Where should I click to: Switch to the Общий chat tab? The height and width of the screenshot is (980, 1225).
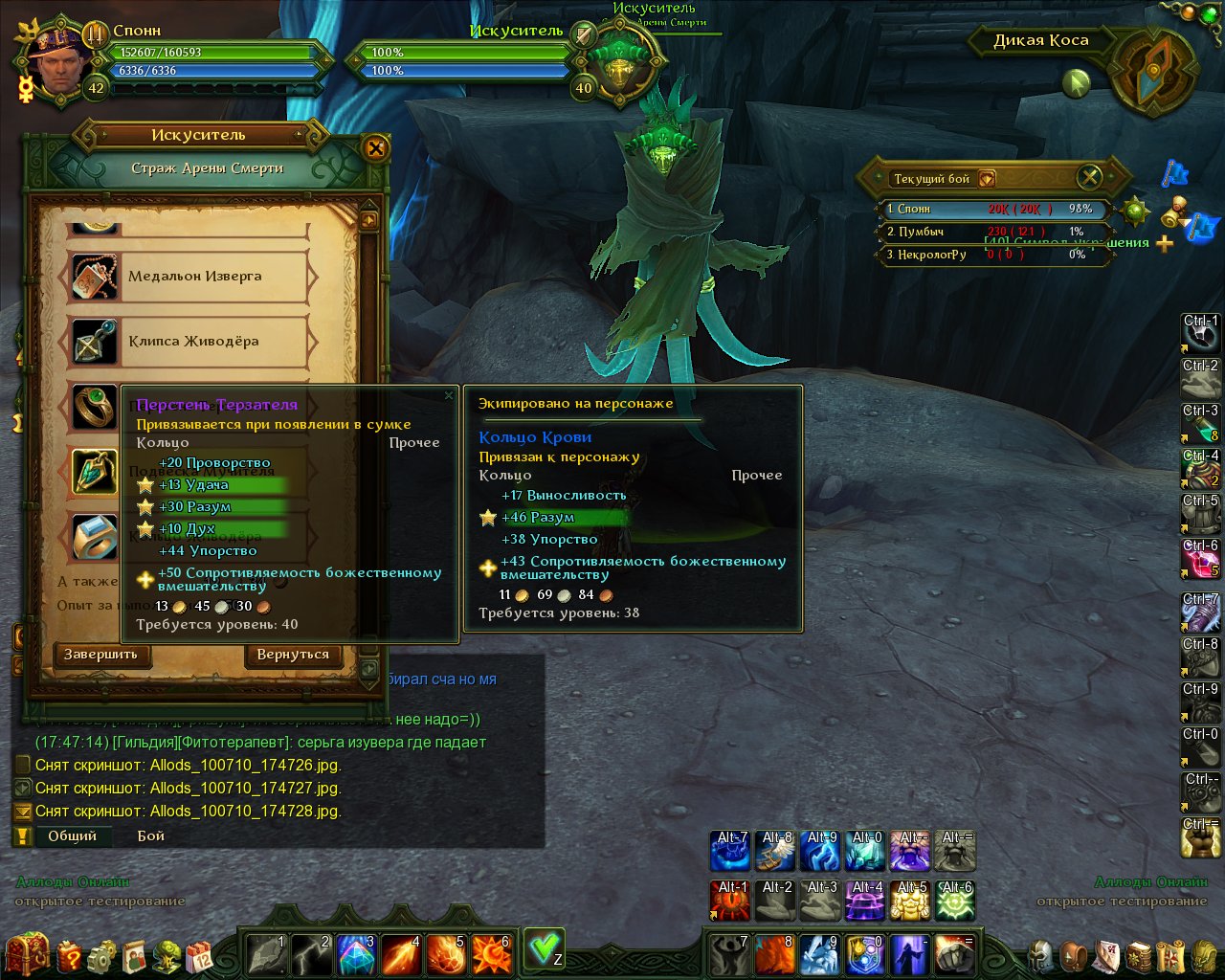tap(73, 835)
